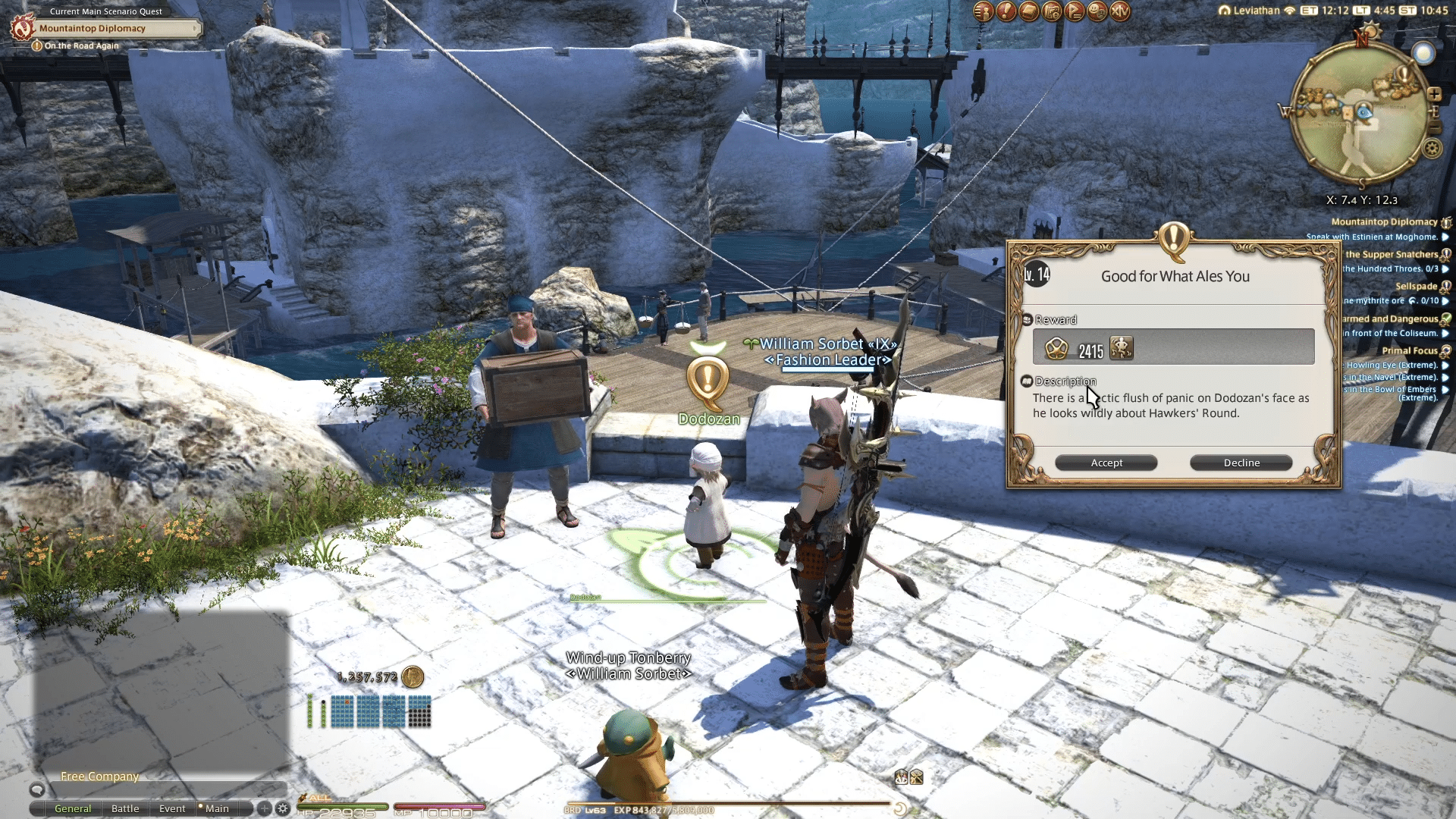Decline the offered quest
This screenshot has width=1456, height=819.
1241,463
